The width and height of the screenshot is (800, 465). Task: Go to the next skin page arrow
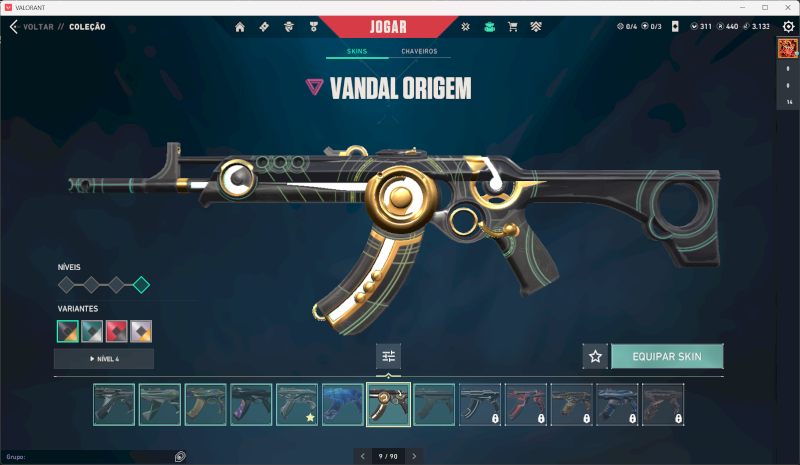pyautogui.click(x=415, y=456)
